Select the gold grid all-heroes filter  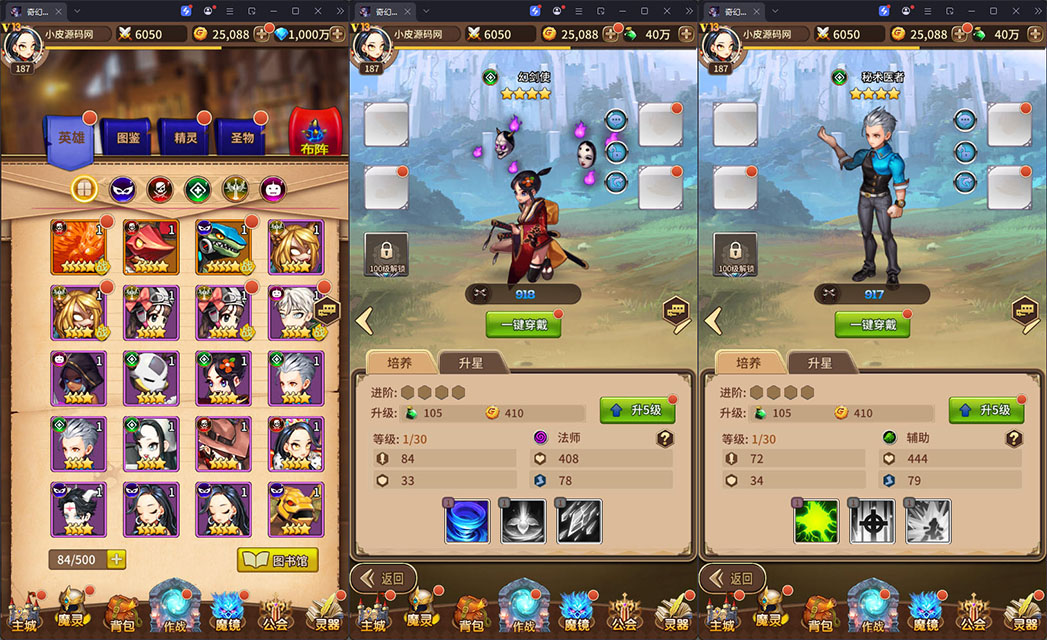(85, 188)
